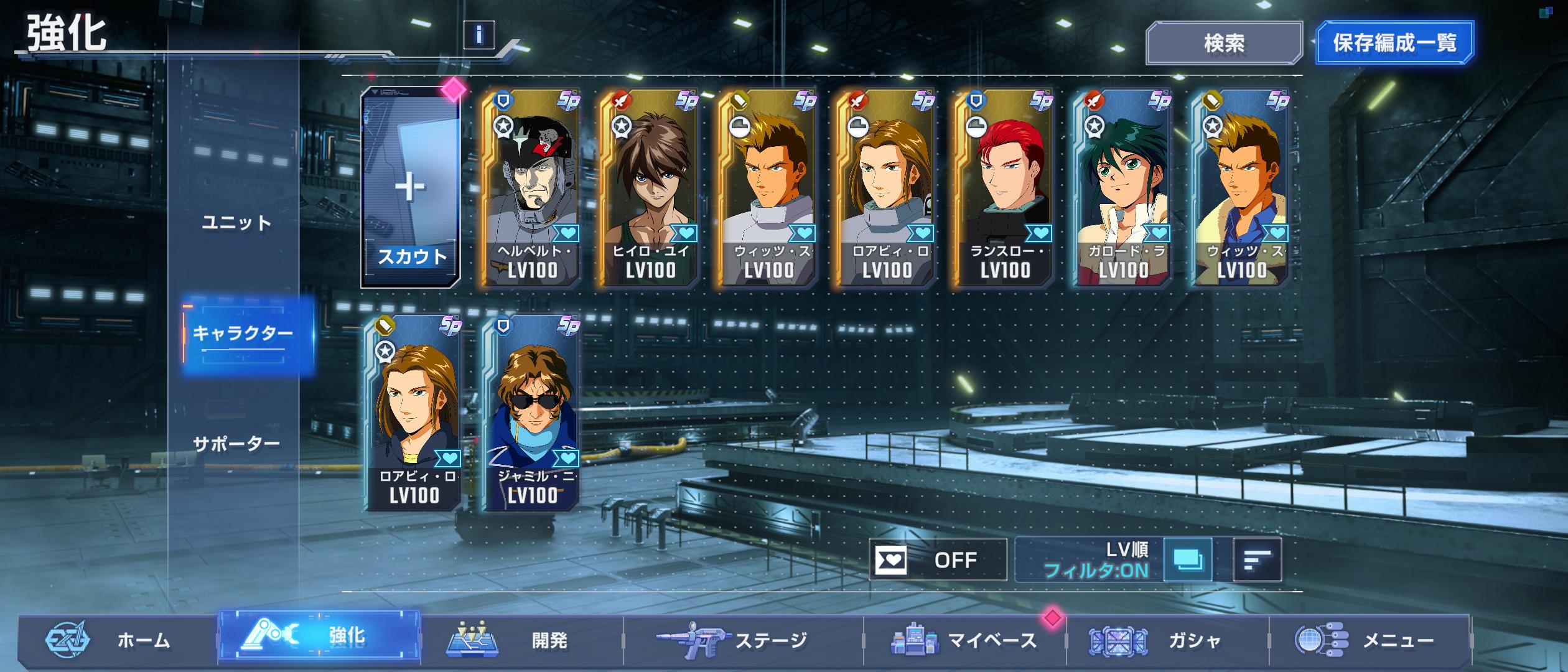Click the info icon beside 強化 title
1568x672 pixels.
(478, 35)
